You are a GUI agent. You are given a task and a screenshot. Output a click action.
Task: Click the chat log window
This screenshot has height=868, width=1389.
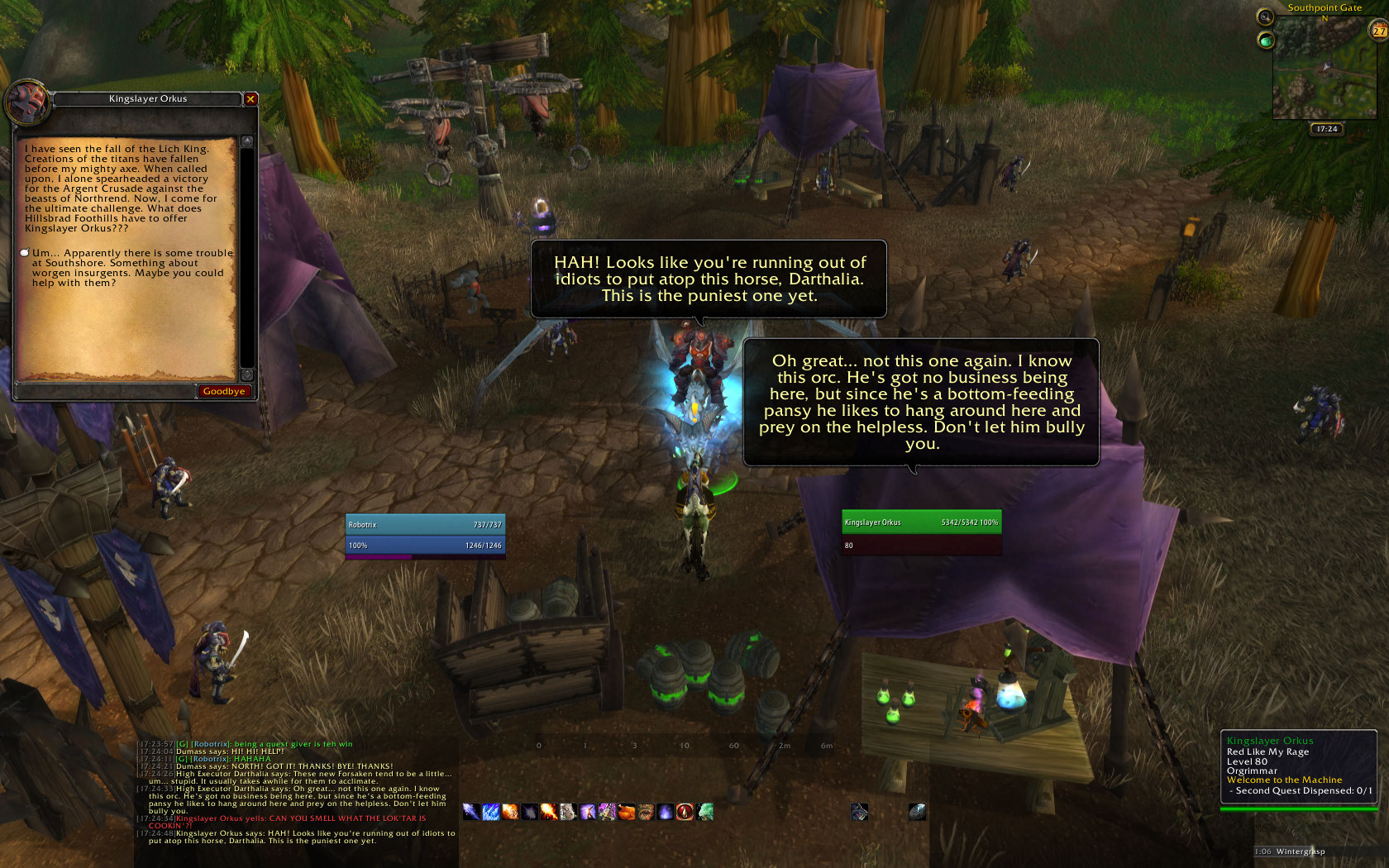298,792
